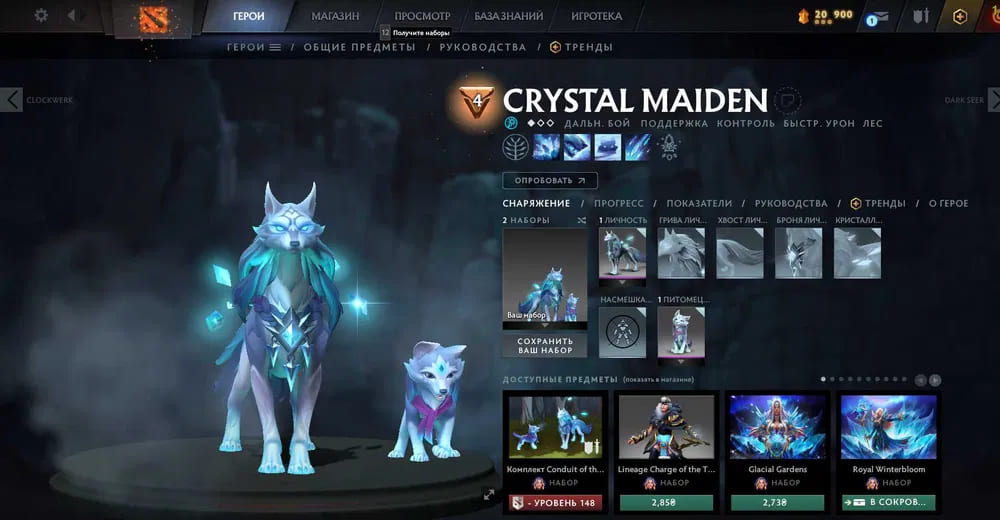Select the ПИТОМЕЦ wolf pup slot

tap(681, 331)
